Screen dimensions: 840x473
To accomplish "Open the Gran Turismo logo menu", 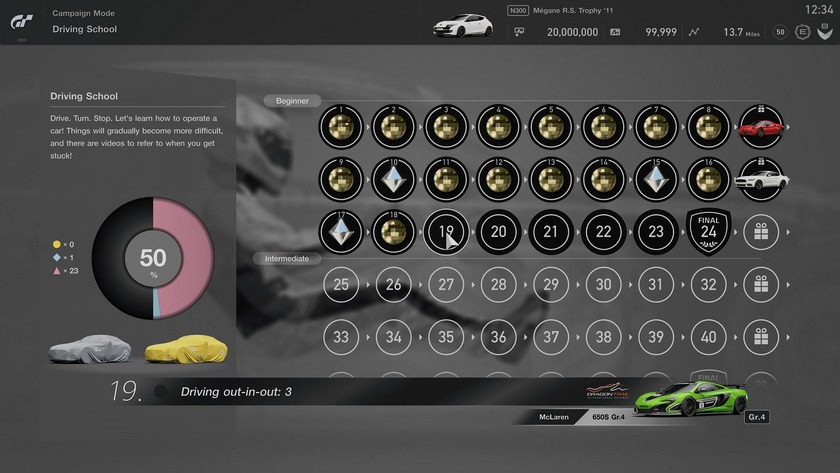I will pyautogui.click(x=22, y=22).
